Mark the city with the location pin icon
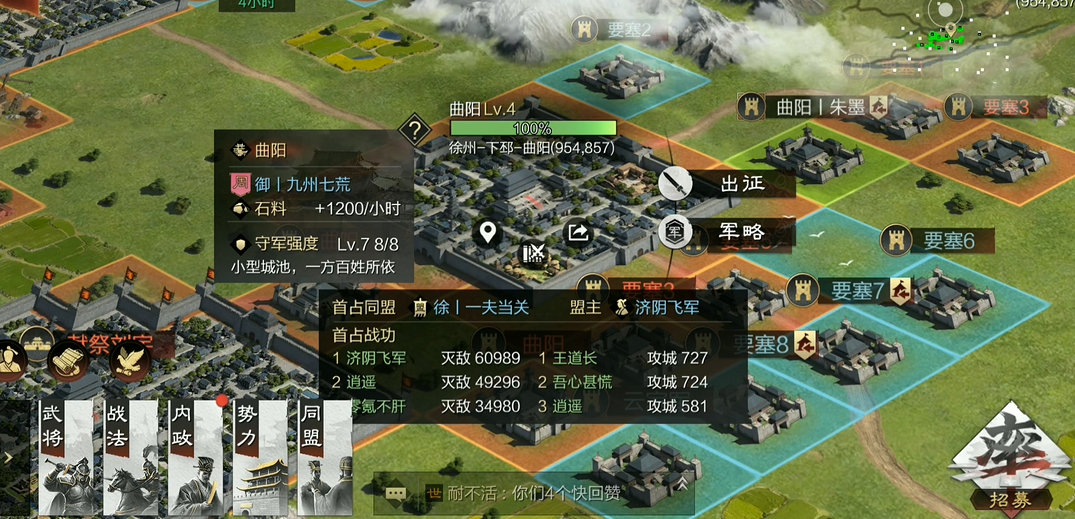Image resolution: width=1075 pixels, height=519 pixels. 487,233
